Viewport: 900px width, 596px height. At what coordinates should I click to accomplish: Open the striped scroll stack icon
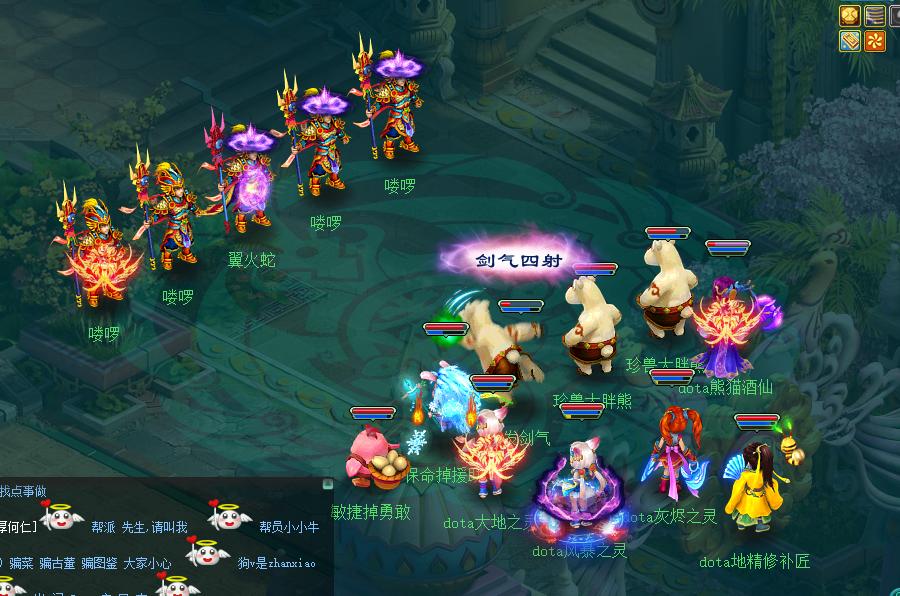coord(875,15)
